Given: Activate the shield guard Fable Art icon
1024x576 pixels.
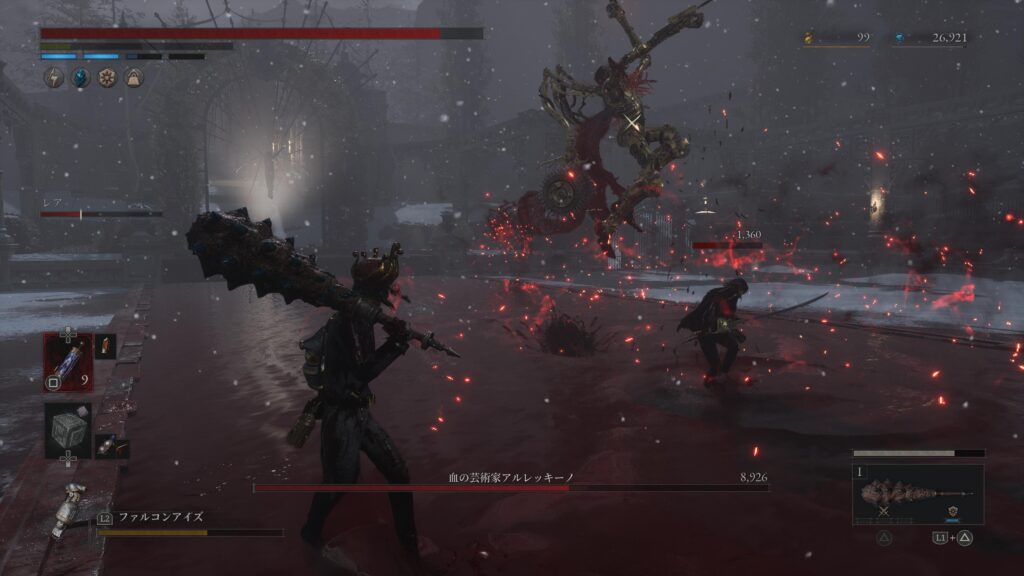Looking at the screenshot, I should click(952, 509).
